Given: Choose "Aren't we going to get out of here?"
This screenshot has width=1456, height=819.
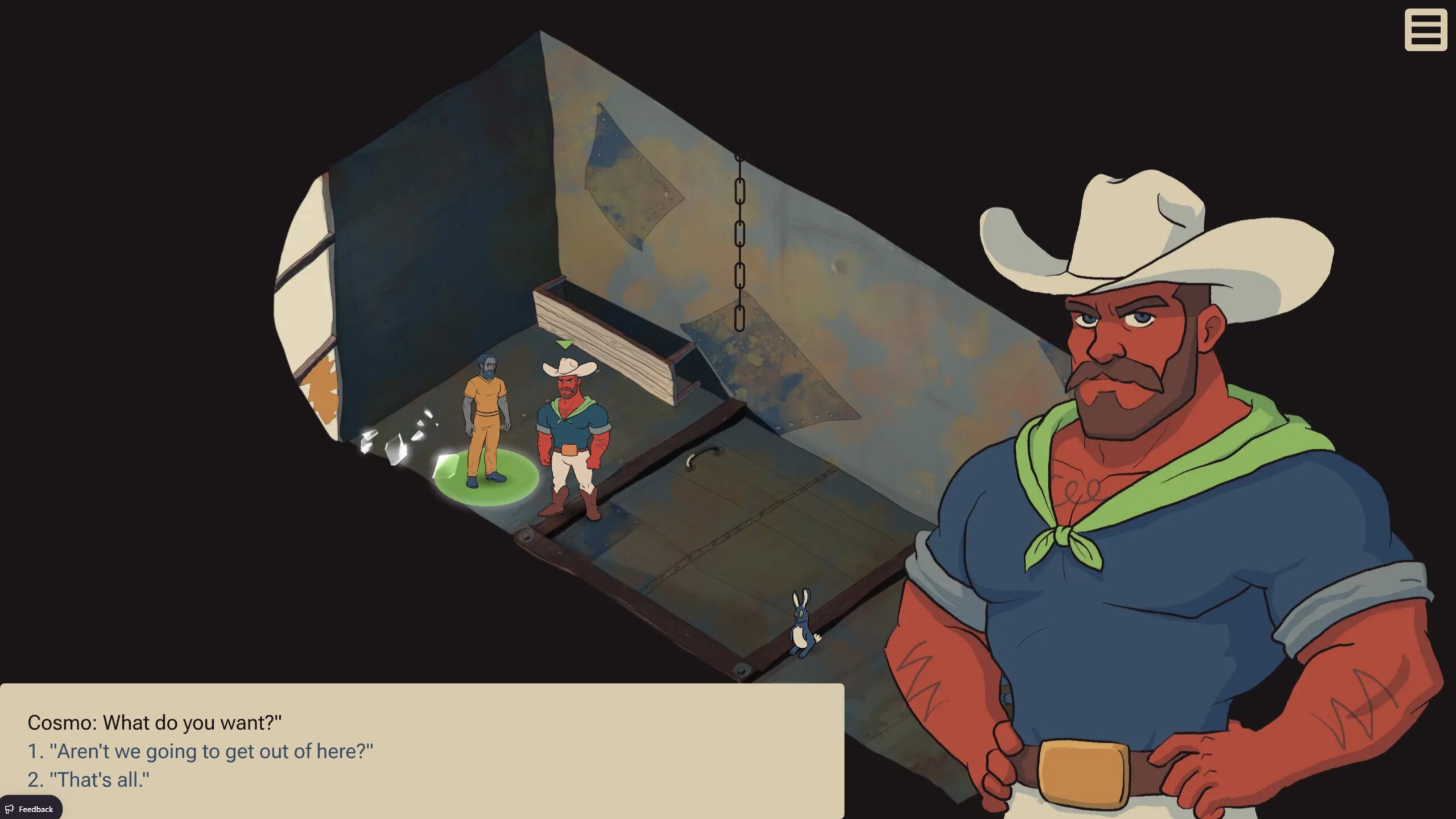Looking at the screenshot, I should (x=200, y=751).
